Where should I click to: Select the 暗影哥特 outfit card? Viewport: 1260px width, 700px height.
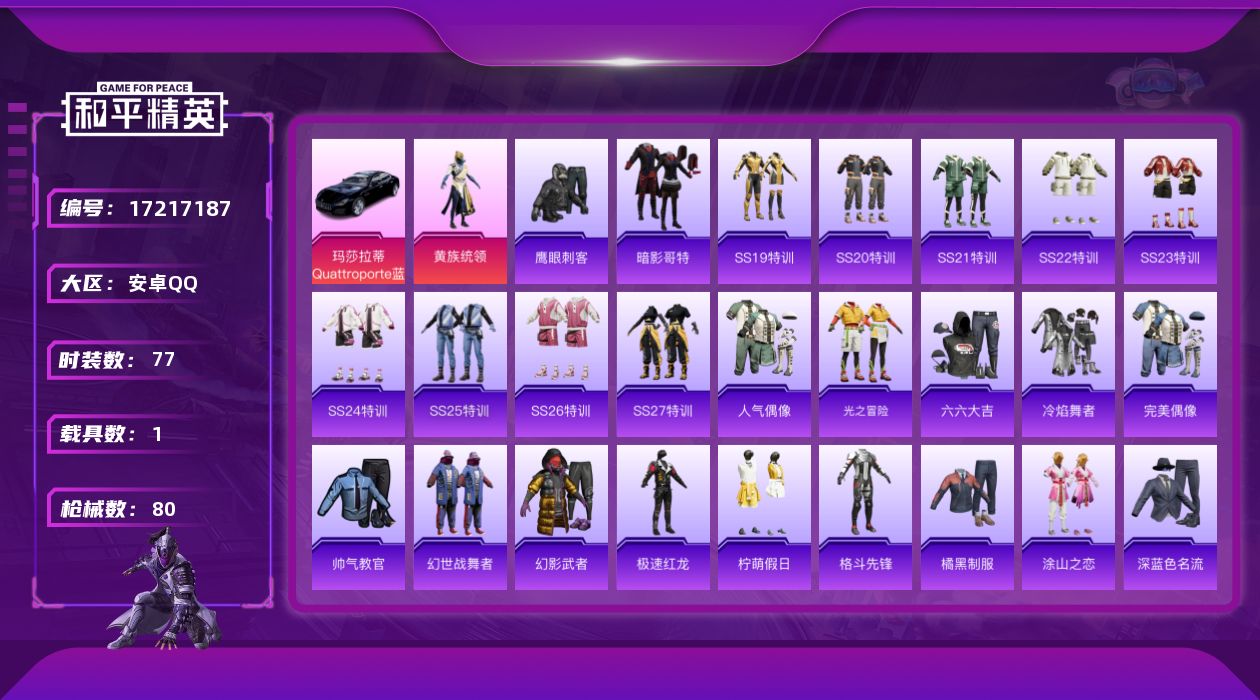(663, 211)
